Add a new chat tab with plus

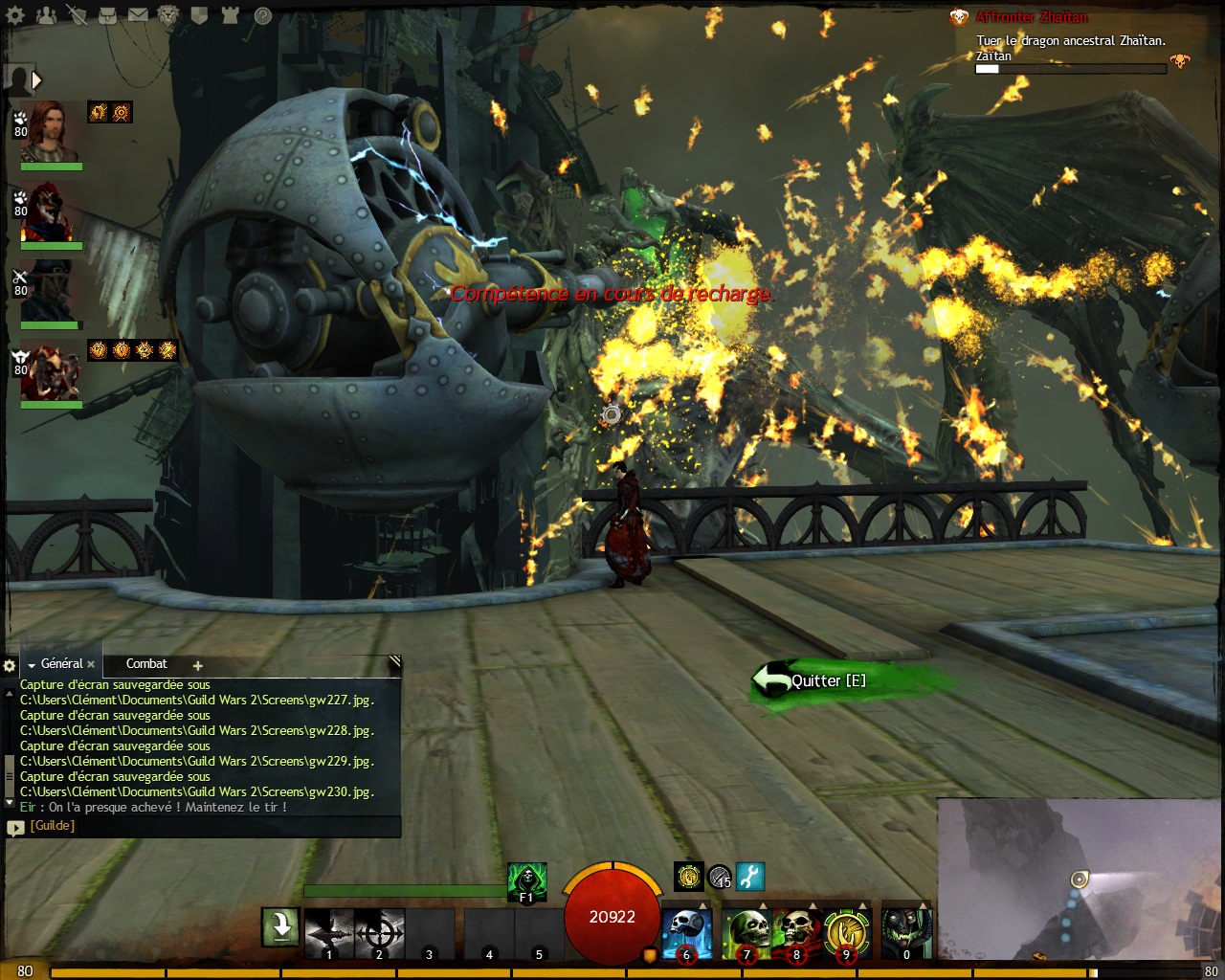pyautogui.click(x=197, y=665)
